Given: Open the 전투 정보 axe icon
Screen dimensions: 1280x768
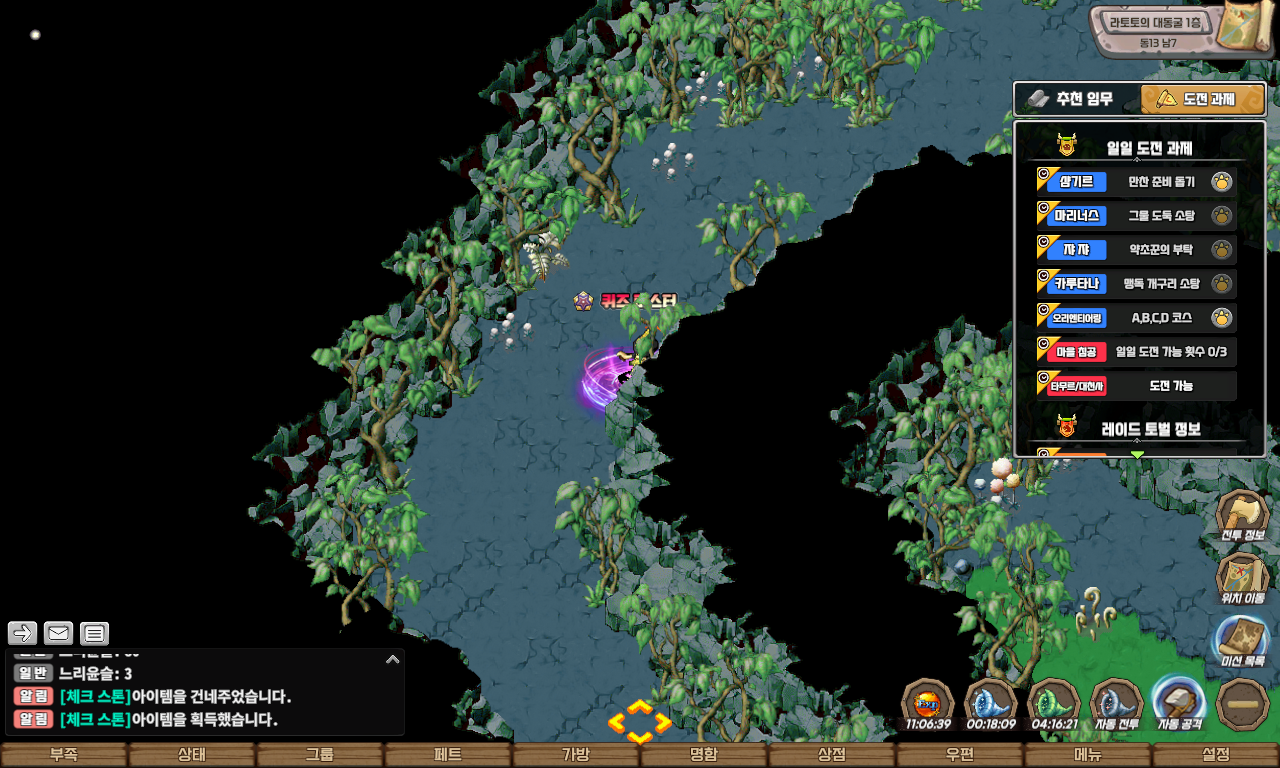Looking at the screenshot, I should coord(1243,516).
